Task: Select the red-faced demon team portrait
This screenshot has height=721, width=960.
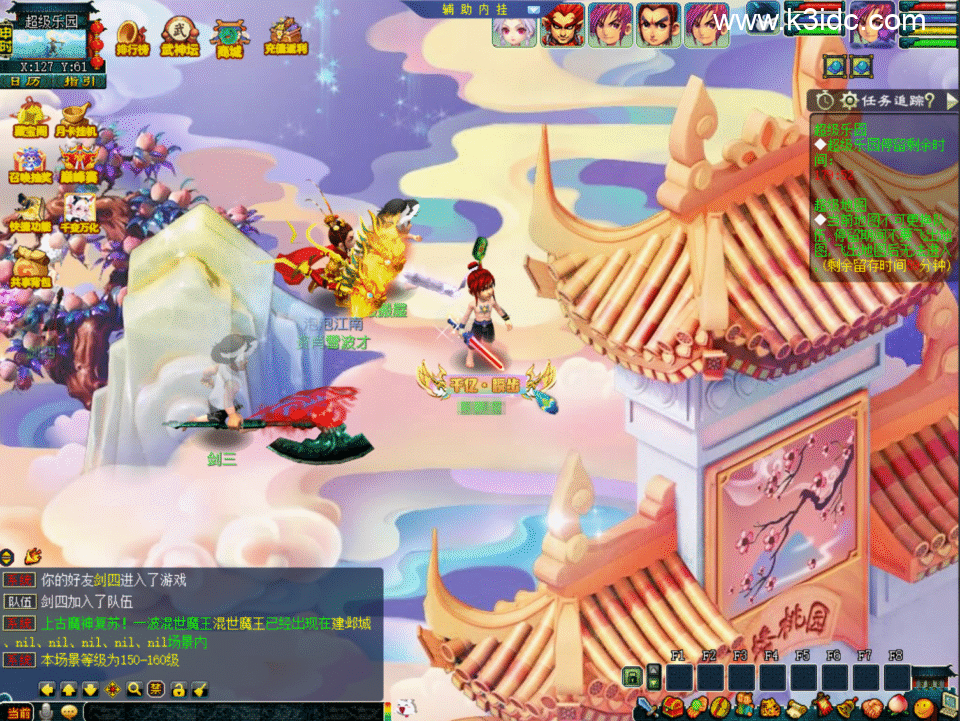Action: 562,25
